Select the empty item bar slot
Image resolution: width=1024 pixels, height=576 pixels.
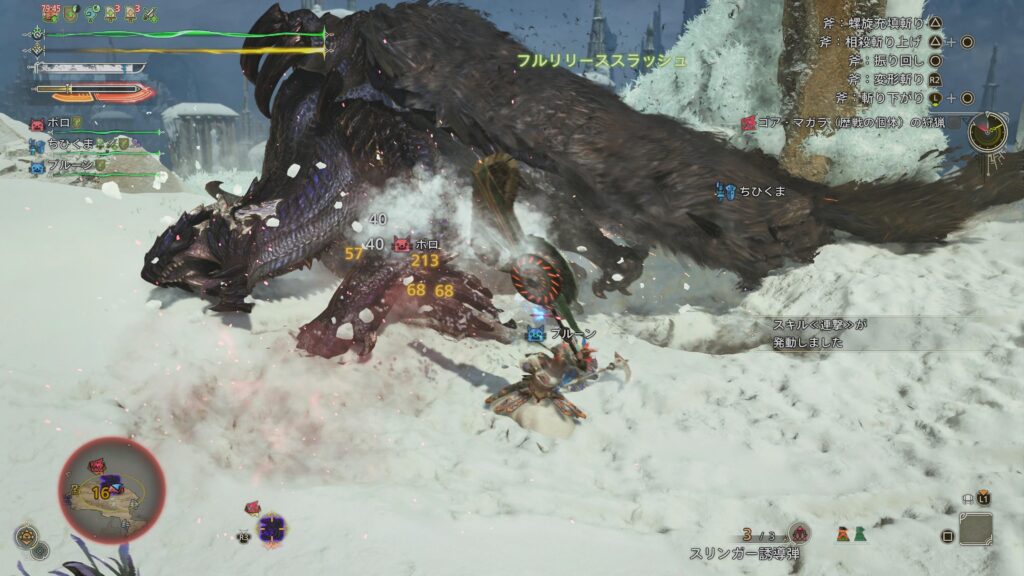(975, 529)
